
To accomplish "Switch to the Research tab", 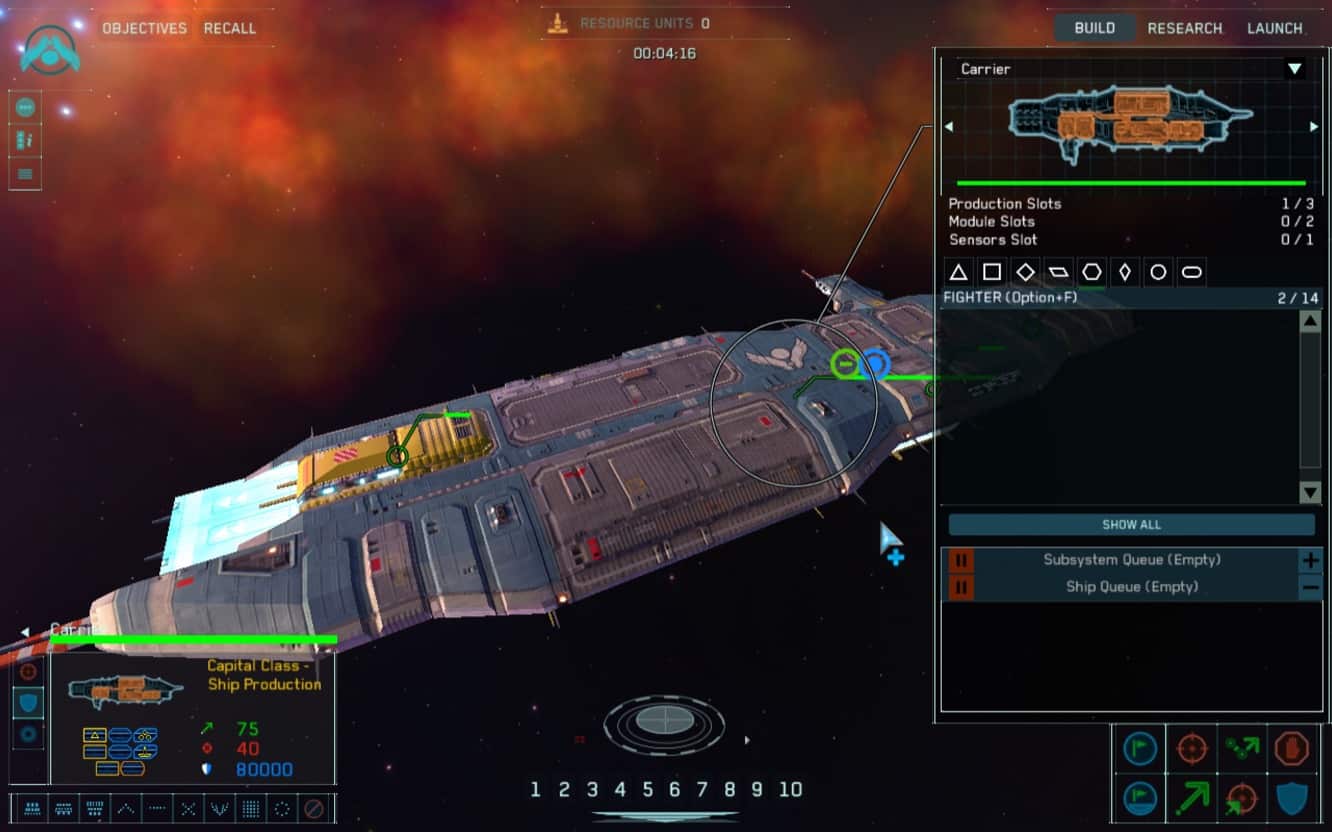I will click(x=1185, y=28).
